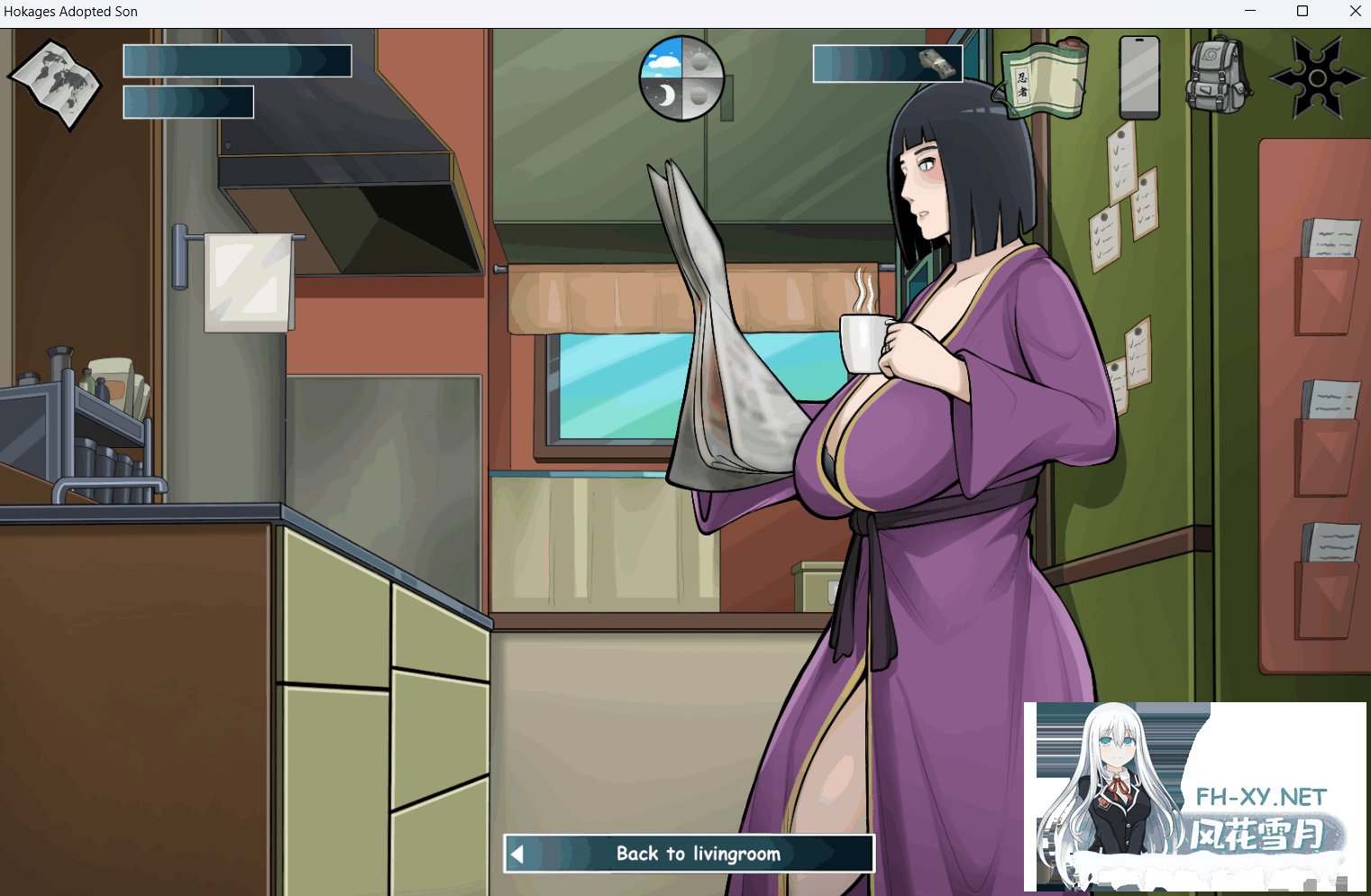Open the phone
Screen dimensions: 1371x896
tap(1138, 79)
